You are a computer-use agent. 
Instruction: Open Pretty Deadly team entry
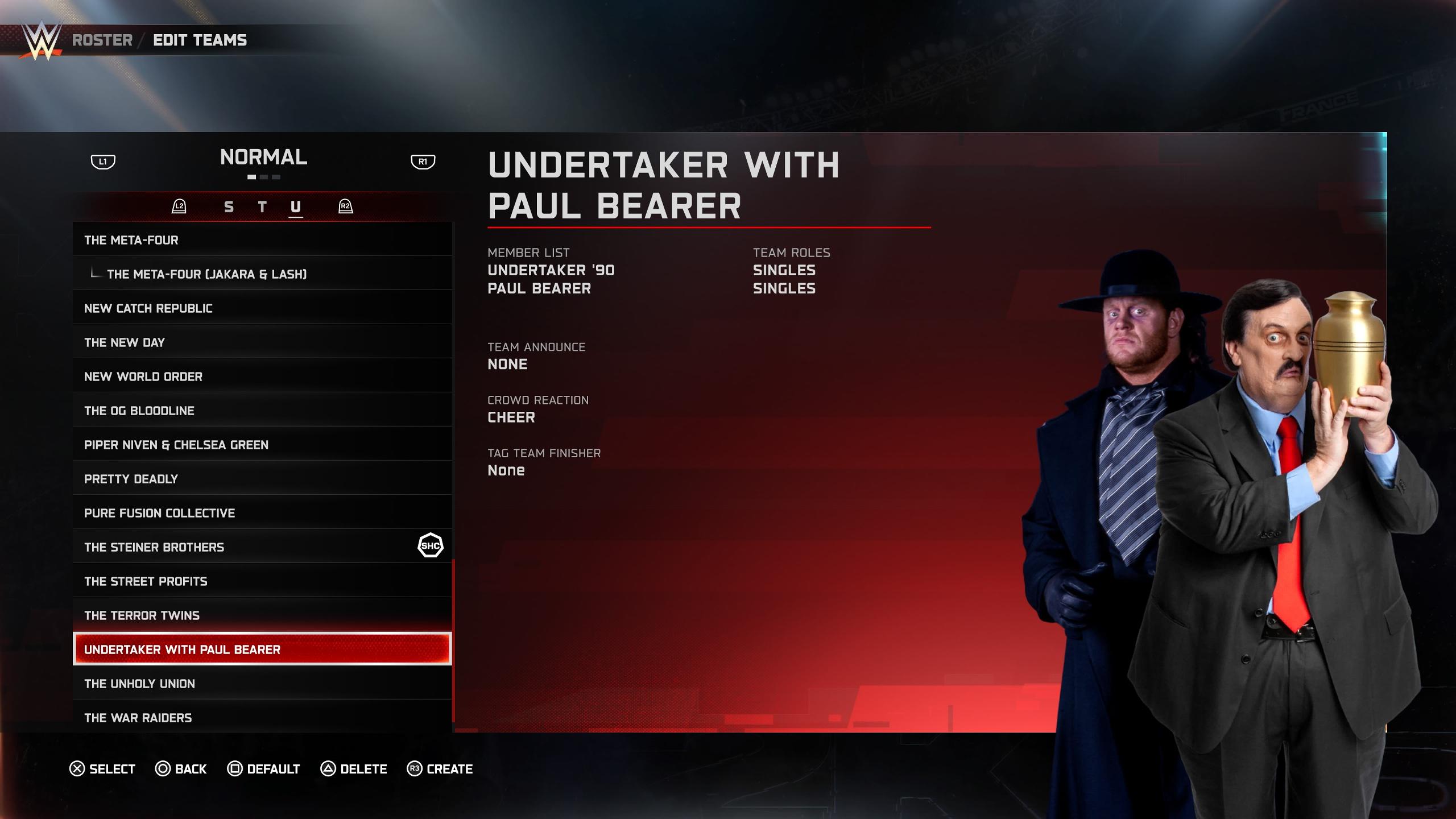[262, 479]
